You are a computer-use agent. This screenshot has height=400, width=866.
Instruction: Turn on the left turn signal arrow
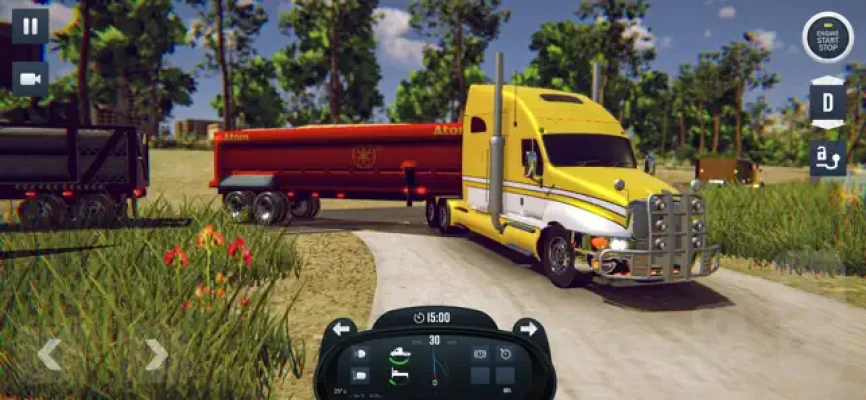(341, 329)
